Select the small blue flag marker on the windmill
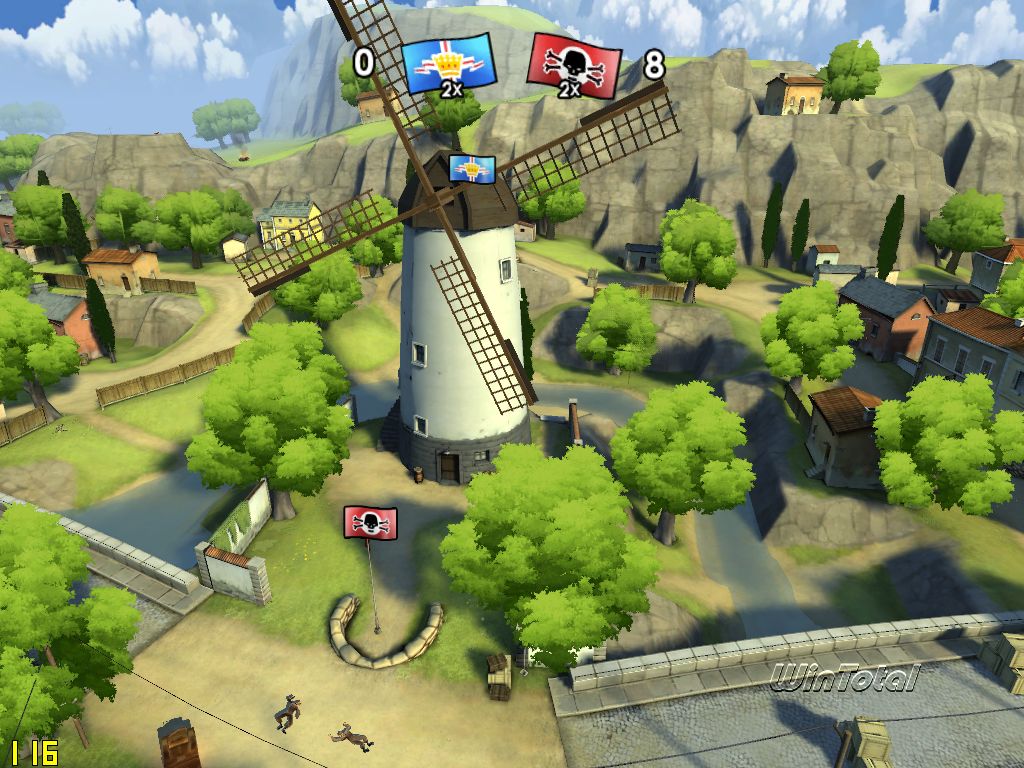Image resolution: width=1024 pixels, height=768 pixels. tap(472, 168)
